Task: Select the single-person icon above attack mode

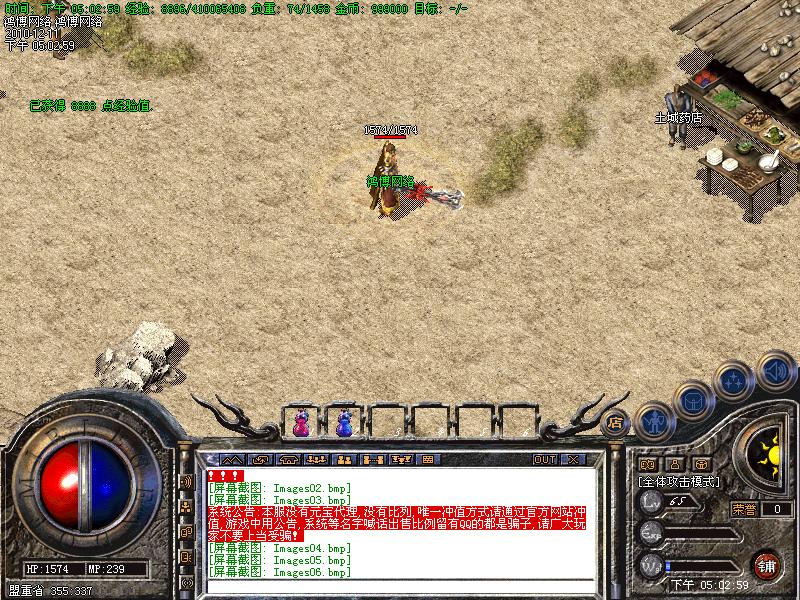Action: (x=675, y=464)
